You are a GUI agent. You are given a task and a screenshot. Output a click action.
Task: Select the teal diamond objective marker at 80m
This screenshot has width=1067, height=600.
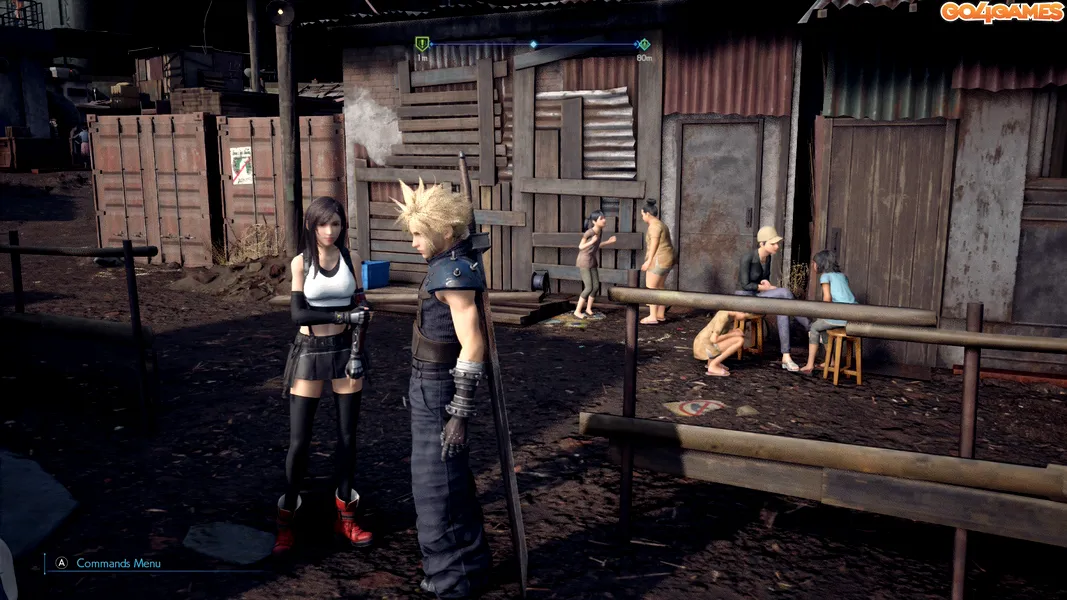[x=644, y=44]
